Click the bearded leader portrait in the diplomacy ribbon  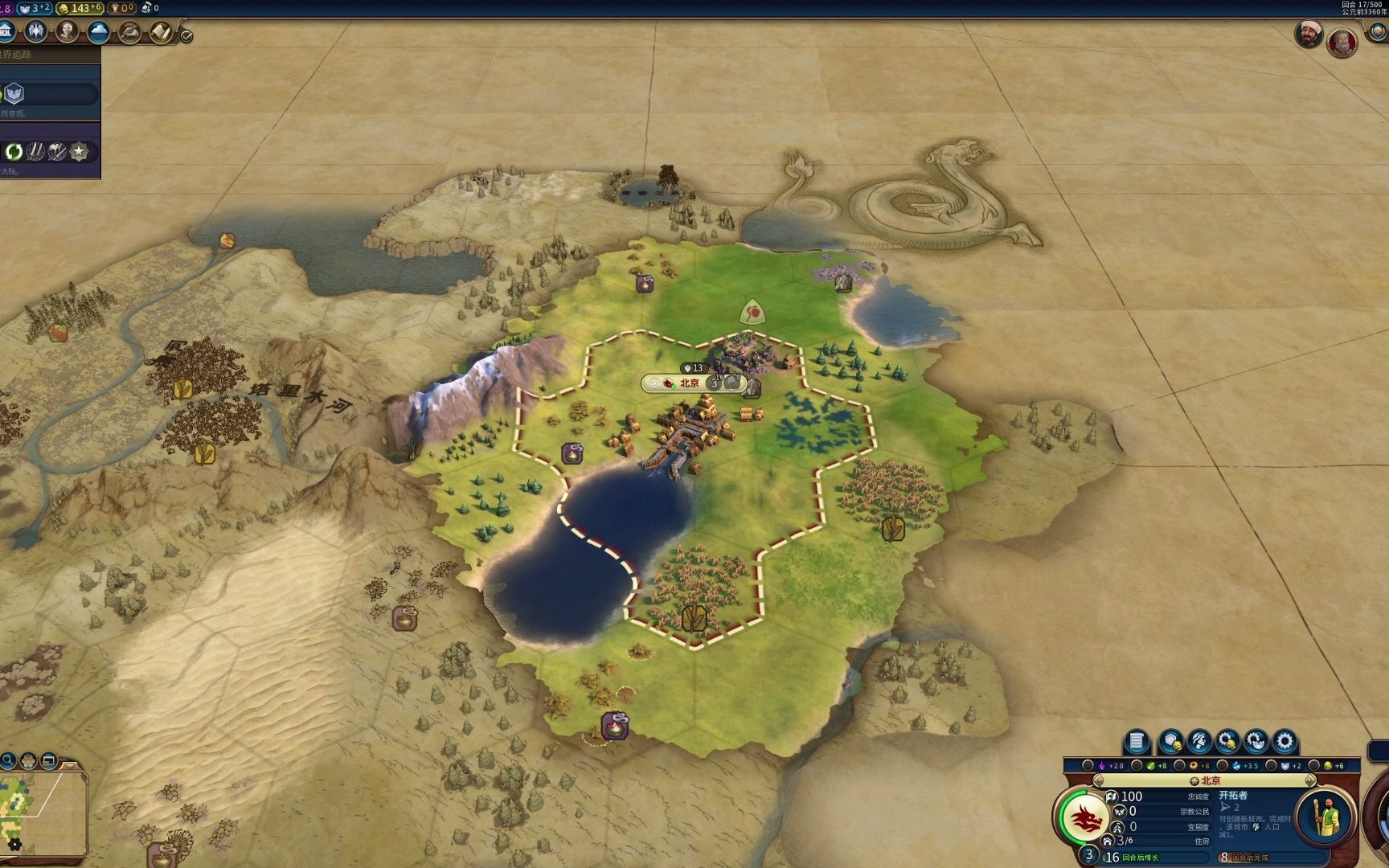click(1308, 34)
